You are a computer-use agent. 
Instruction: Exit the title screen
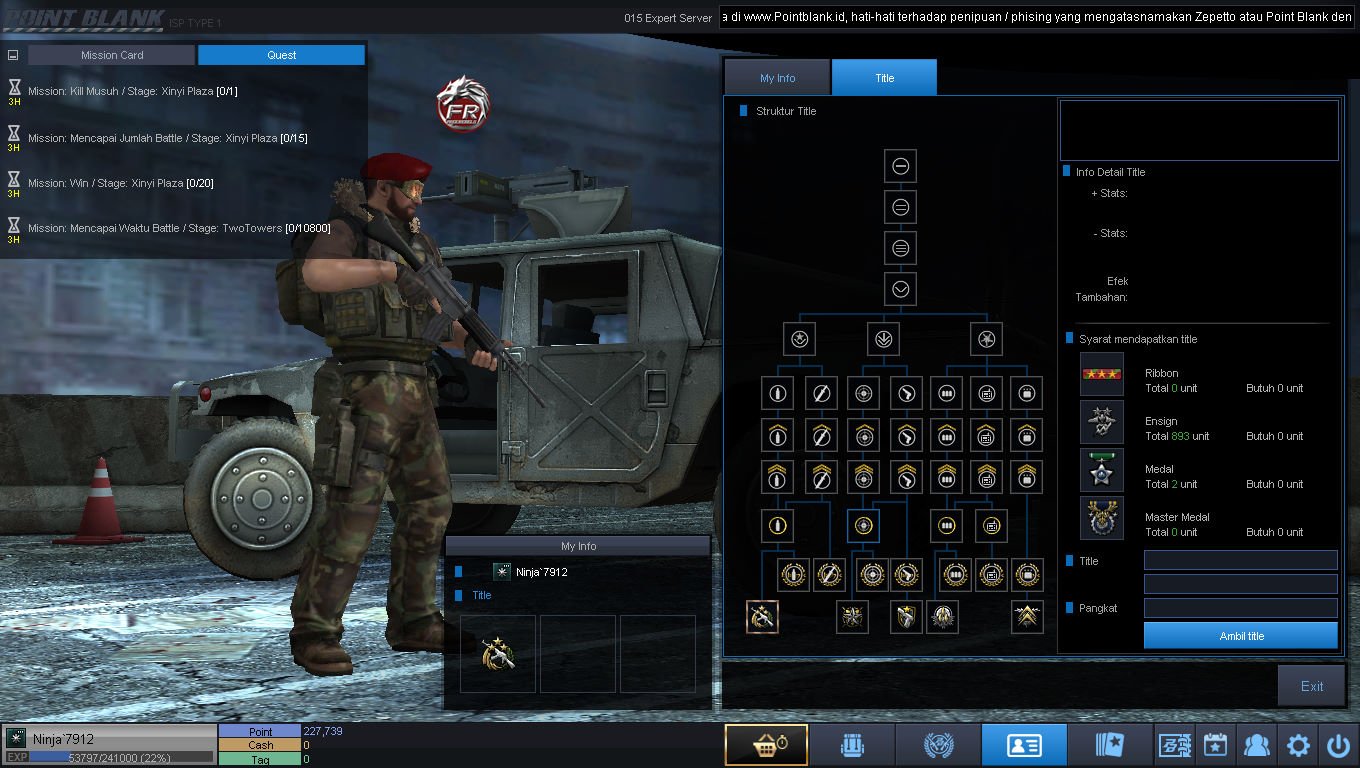pos(1311,686)
